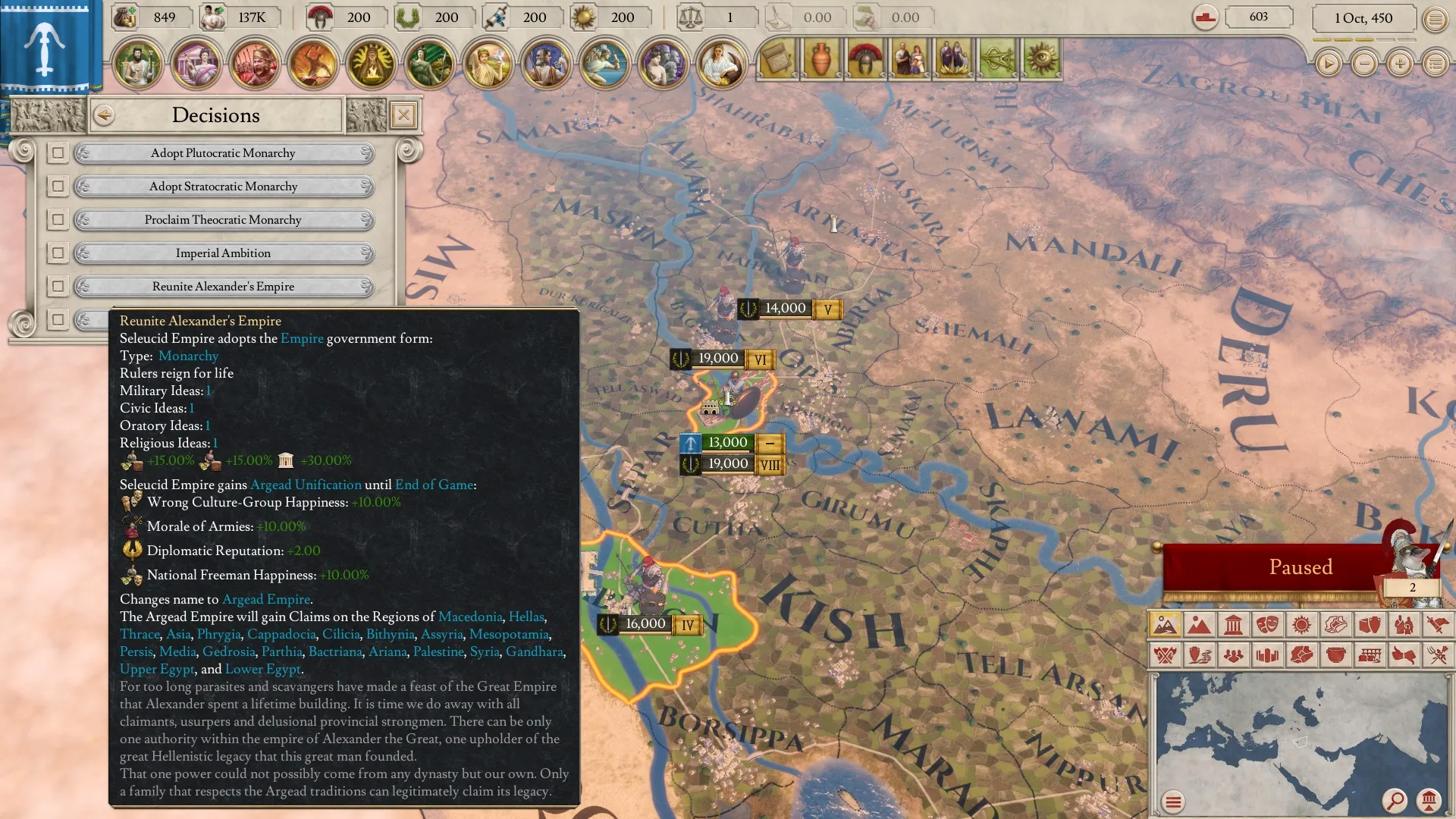
Task: Increase game speed with the plus button
Action: coord(1400,64)
